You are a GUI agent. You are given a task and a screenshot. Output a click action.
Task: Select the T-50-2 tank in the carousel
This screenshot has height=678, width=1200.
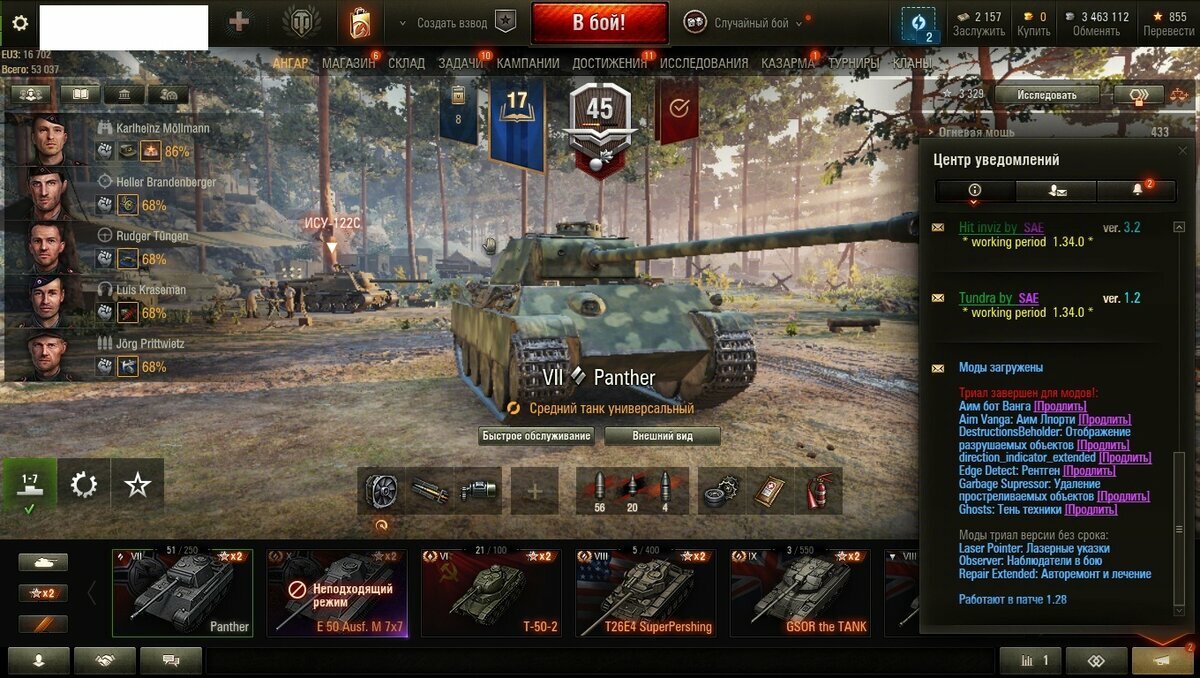click(491, 593)
